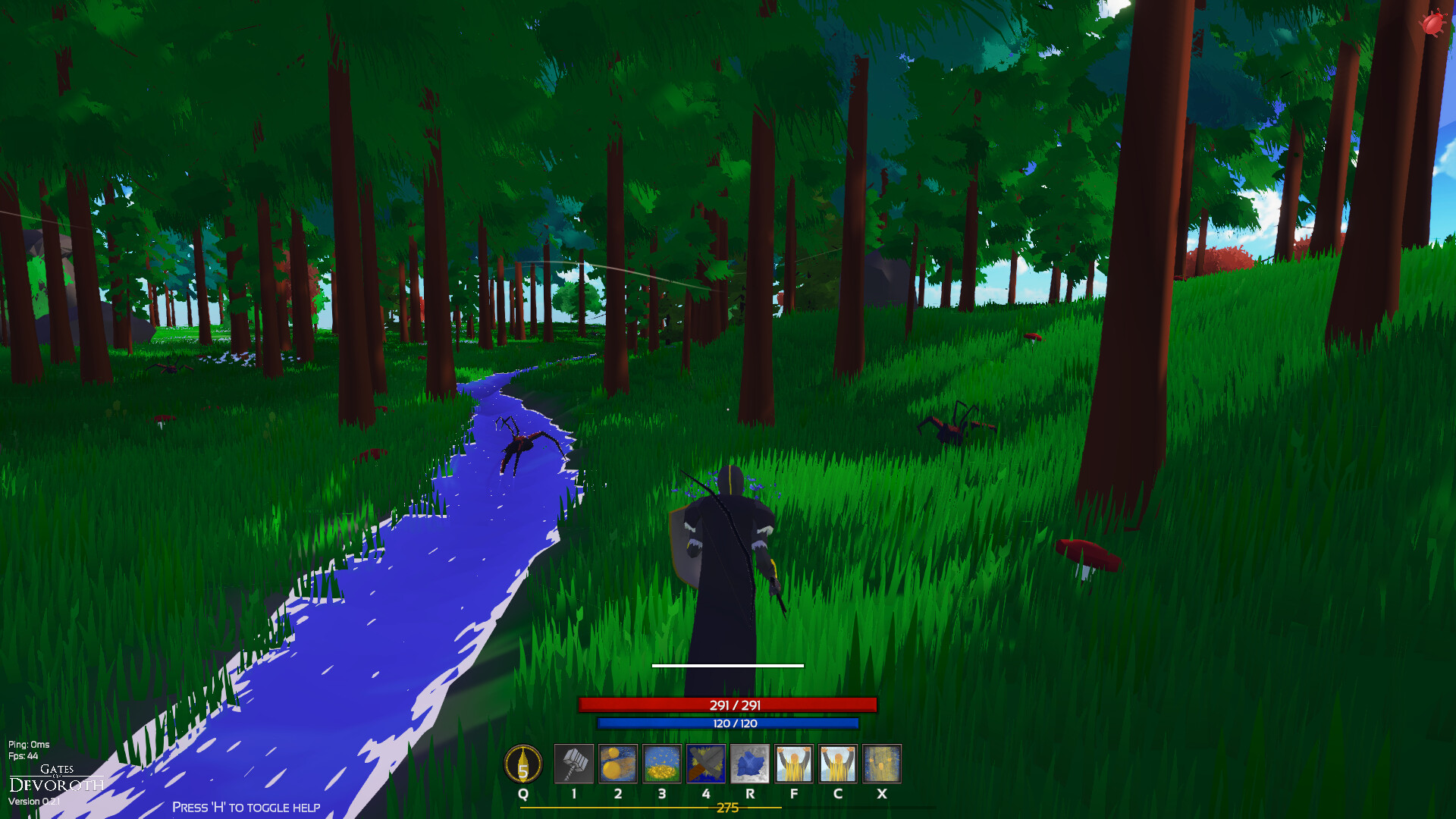1456x819 pixels.
Task: Select the crossed weapons ability in slot 4
Action: click(x=706, y=764)
